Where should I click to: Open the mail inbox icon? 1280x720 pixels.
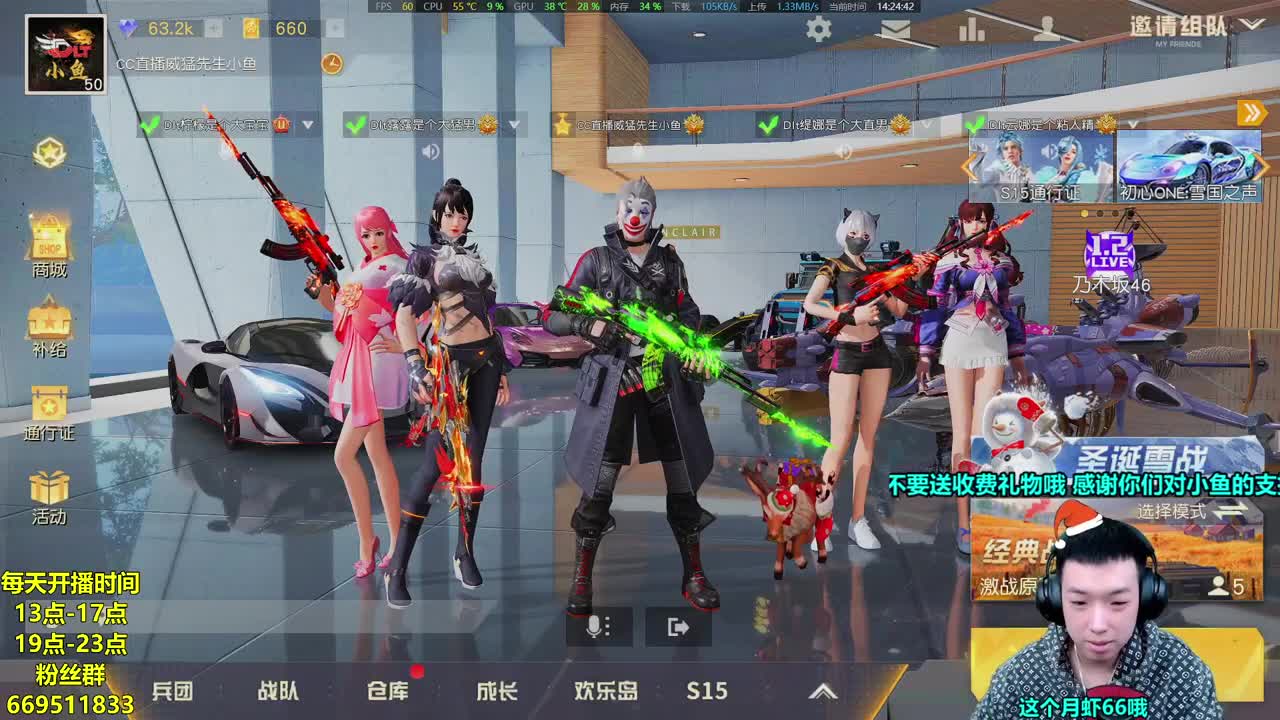coord(895,30)
